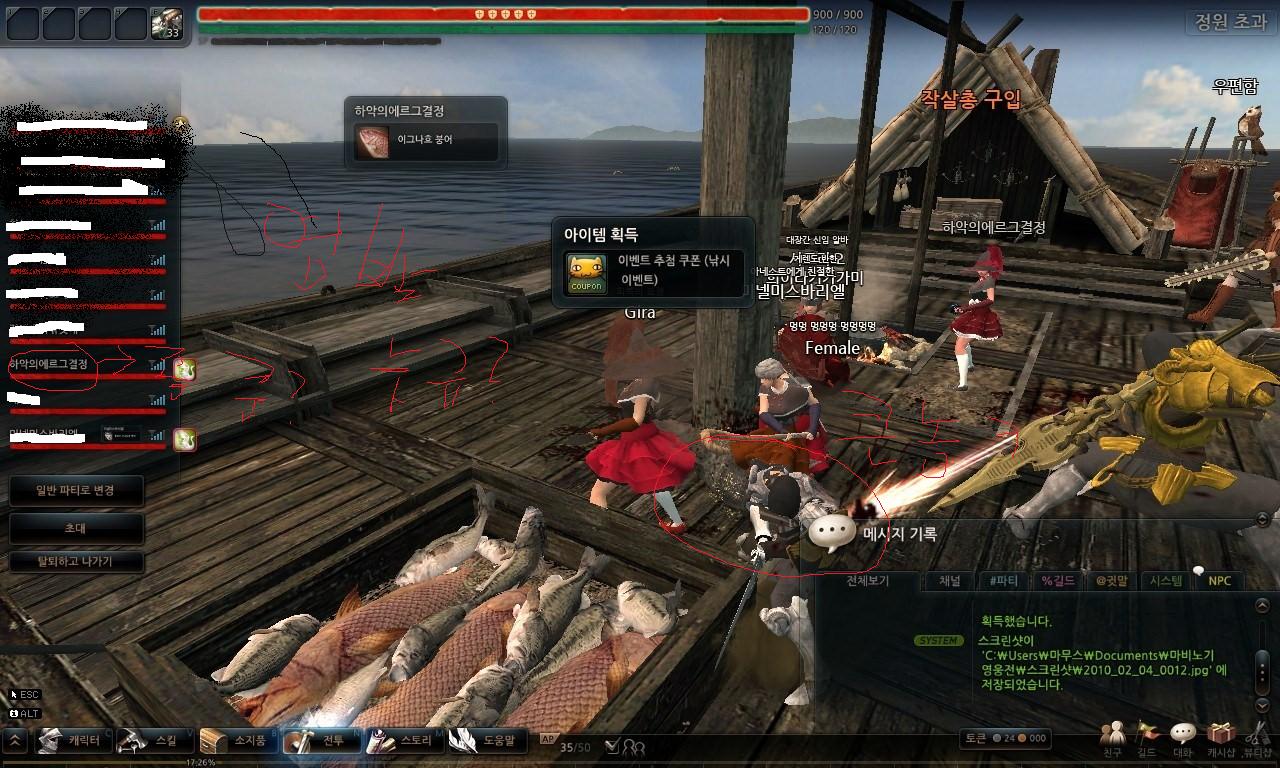Switch to the 채널 chat tab
Viewport: 1280px width, 768px height.
[x=949, y=581]
